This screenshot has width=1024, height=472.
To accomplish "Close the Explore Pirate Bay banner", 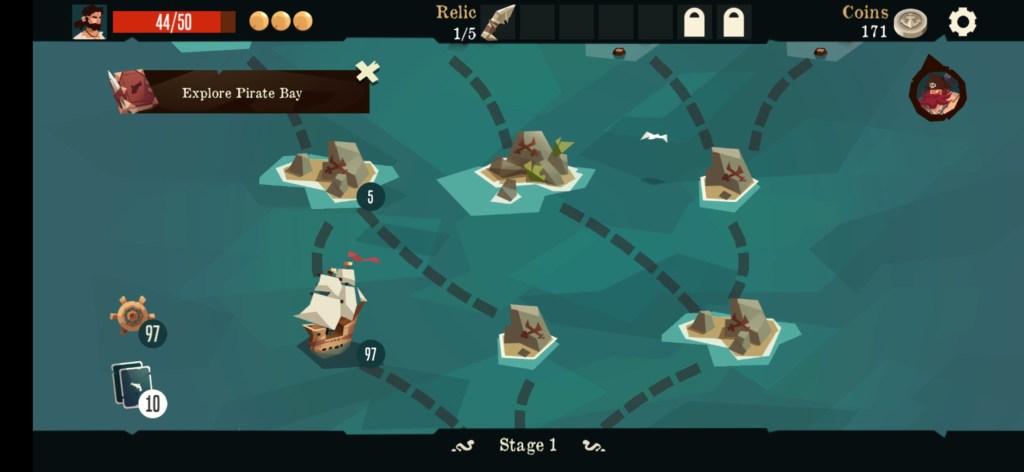I will pyautogui.click(x=368, y=72).
